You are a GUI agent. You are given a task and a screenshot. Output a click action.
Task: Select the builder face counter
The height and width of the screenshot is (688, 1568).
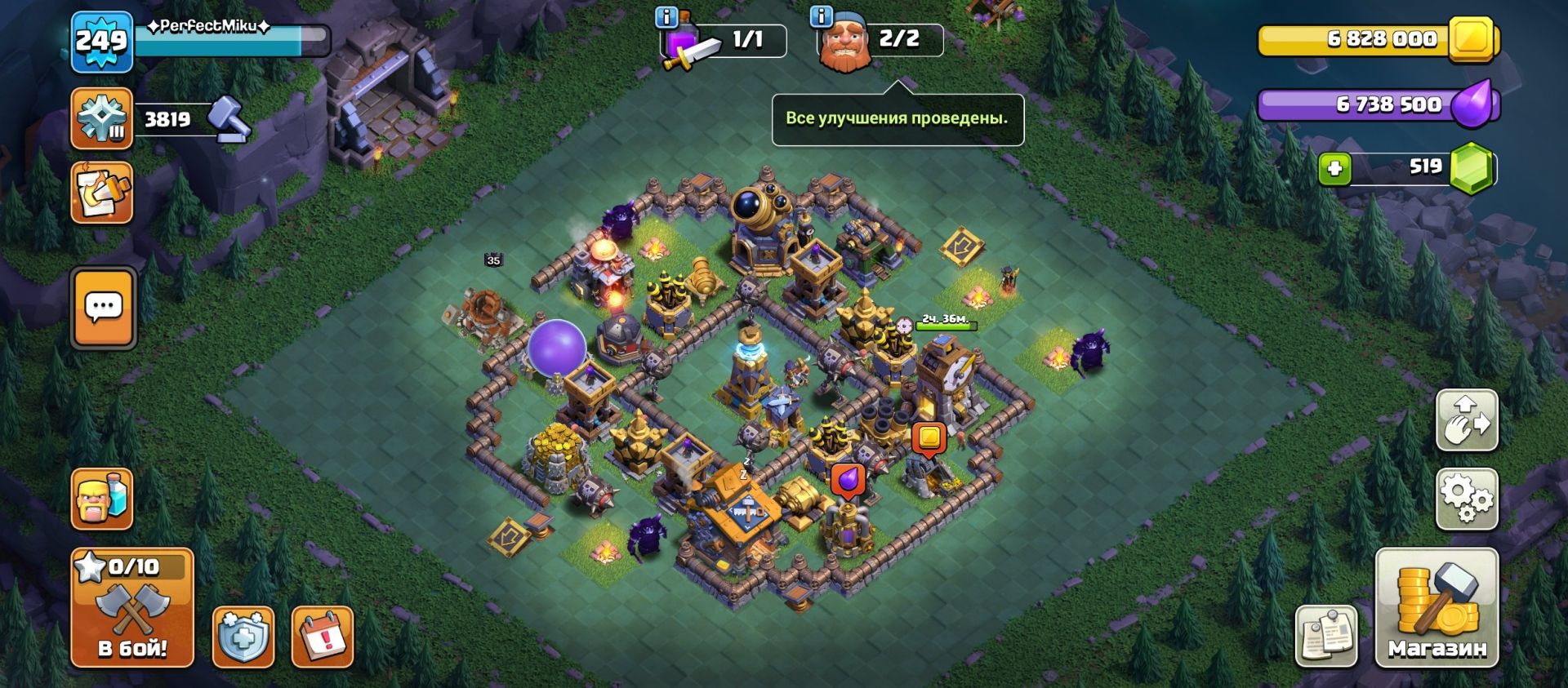pos(880,40)
